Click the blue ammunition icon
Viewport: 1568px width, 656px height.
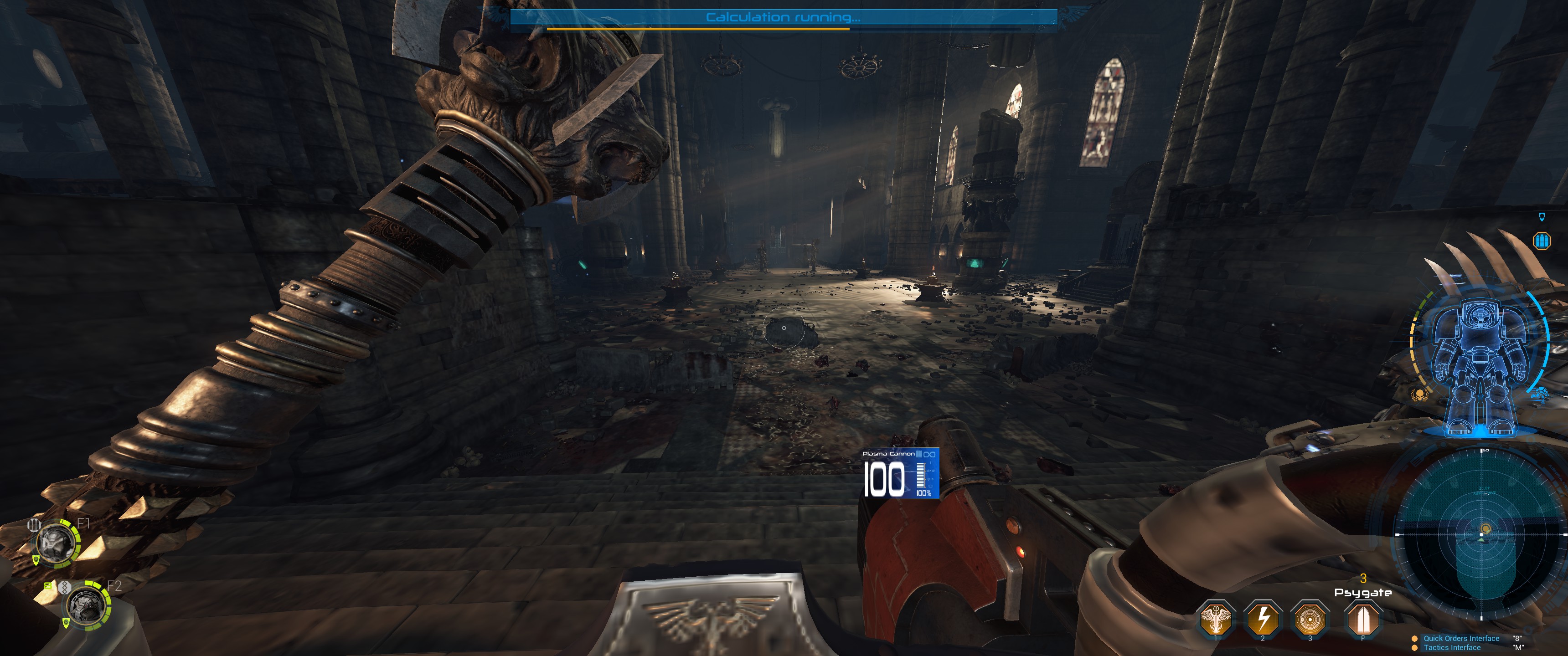[x=1542, y=241]
